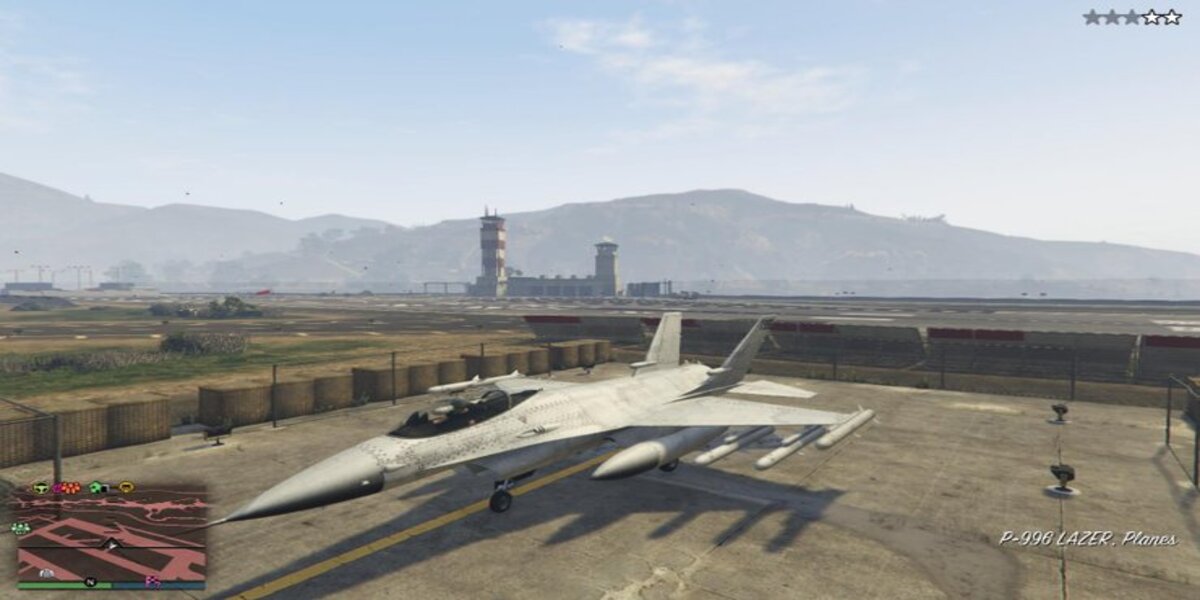This screenshot has width=1200, height=600.
Task: Select the yellow circular mask blip
Action: tap(126, 488)
